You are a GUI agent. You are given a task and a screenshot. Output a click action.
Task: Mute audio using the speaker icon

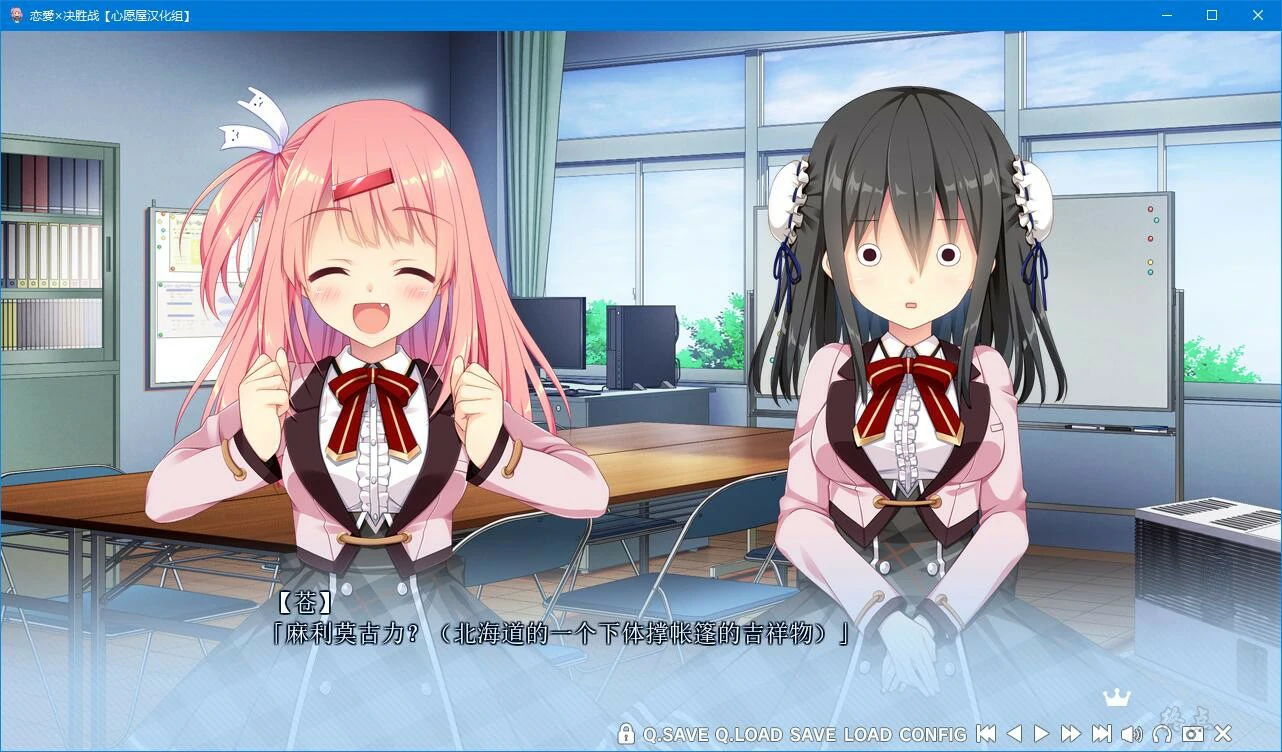tap(1133, 733)
